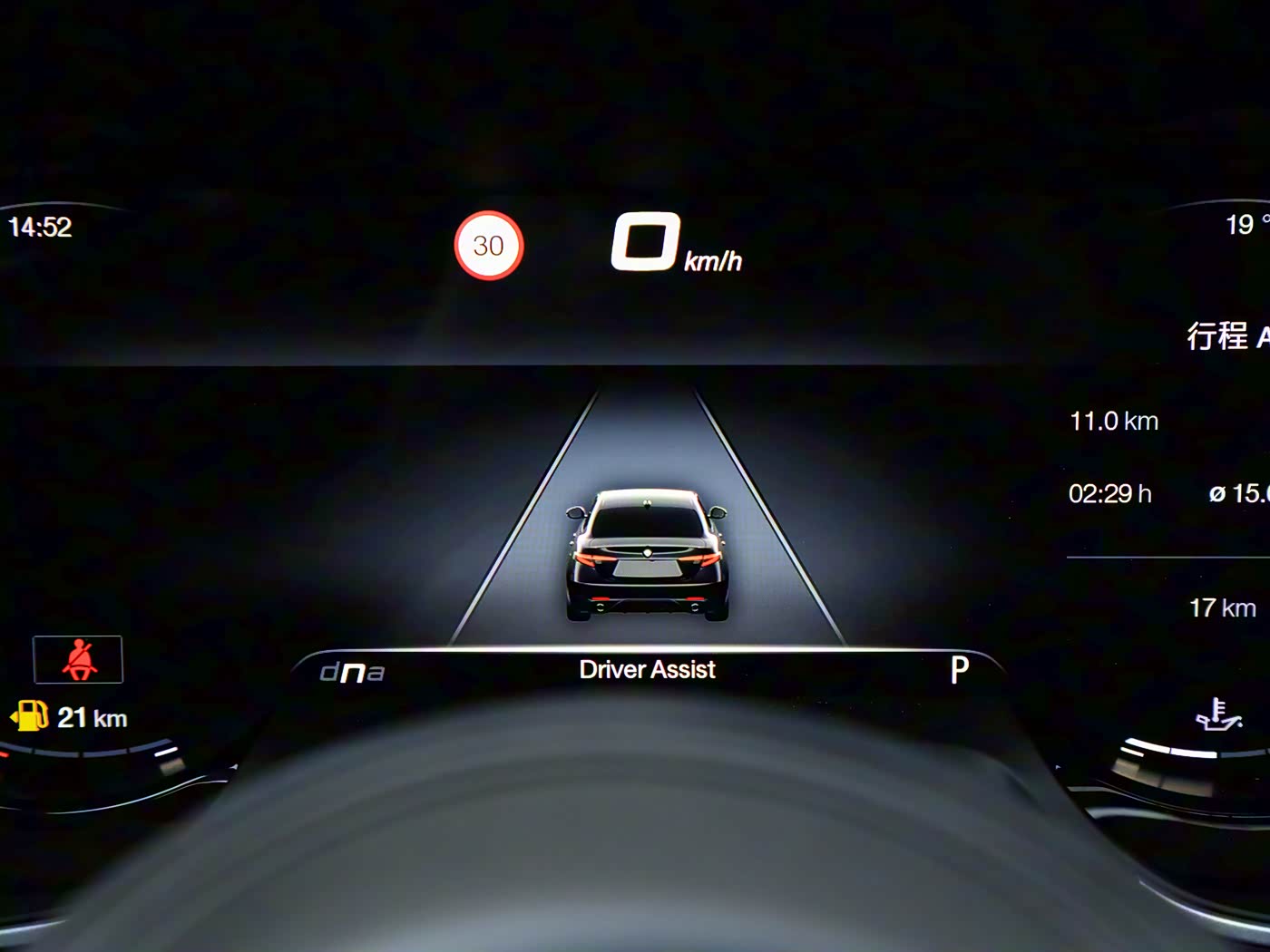1270x952 pixels.
Task: Click the red seatbelt warning icon
Action: point(78,659)
